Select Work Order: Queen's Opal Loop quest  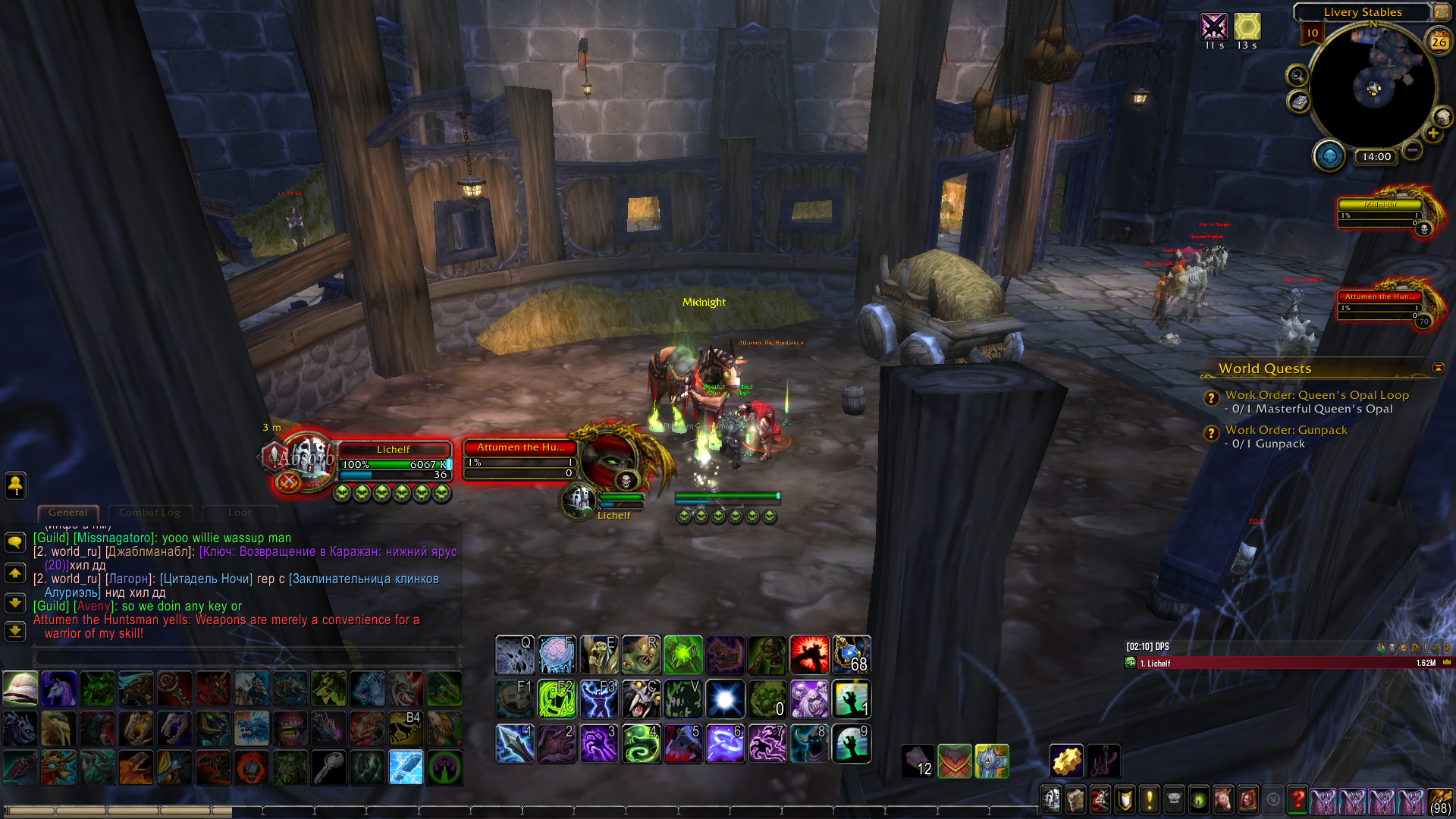[x=1316, y=395]
